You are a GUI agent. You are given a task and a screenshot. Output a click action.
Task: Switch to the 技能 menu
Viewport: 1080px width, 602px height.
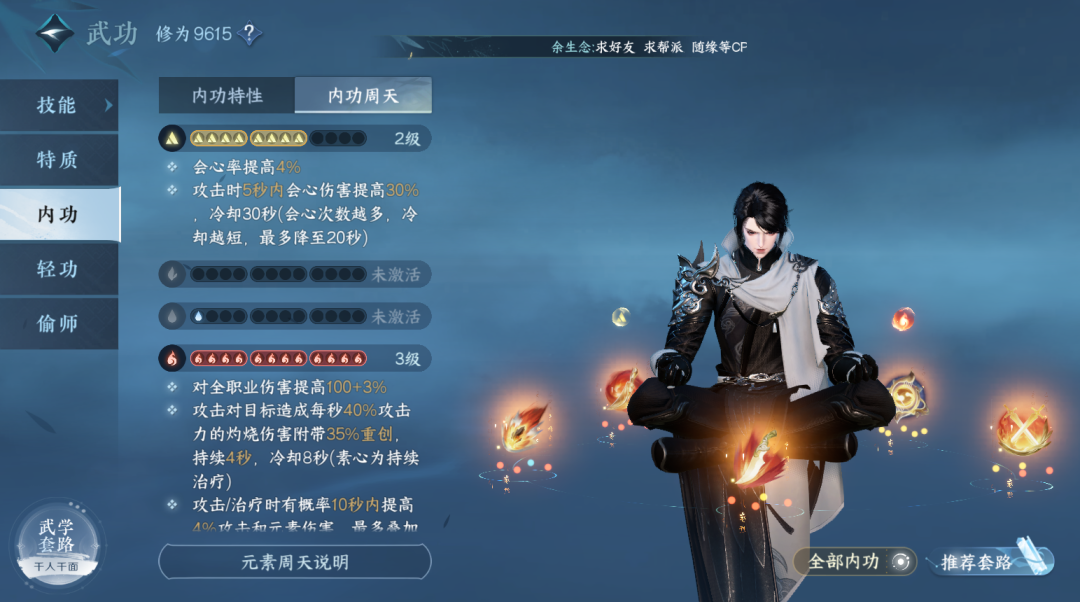(x=58, y=105)
